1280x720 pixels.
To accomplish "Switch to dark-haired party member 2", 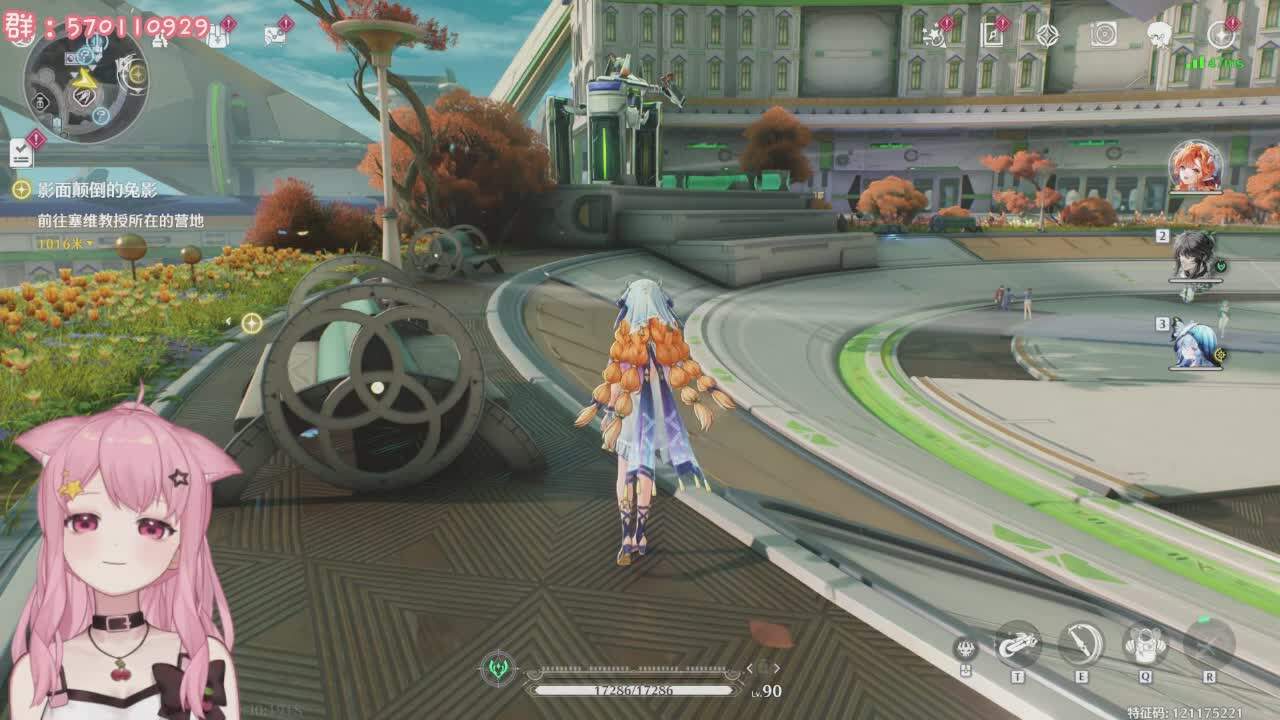I will pyautogui.click(x=1194, y=255).
